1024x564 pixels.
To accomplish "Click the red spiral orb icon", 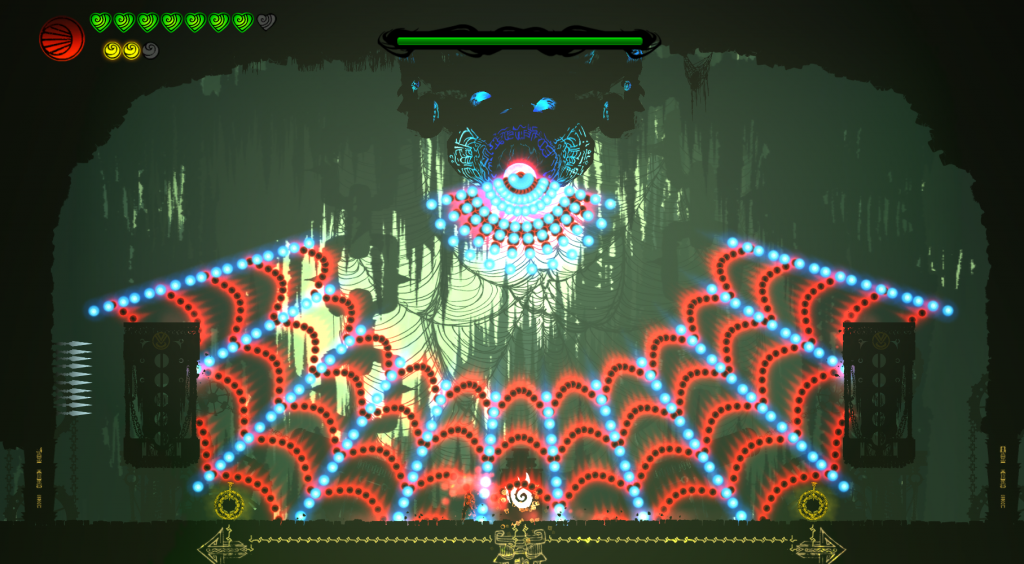I will (61, 39).
